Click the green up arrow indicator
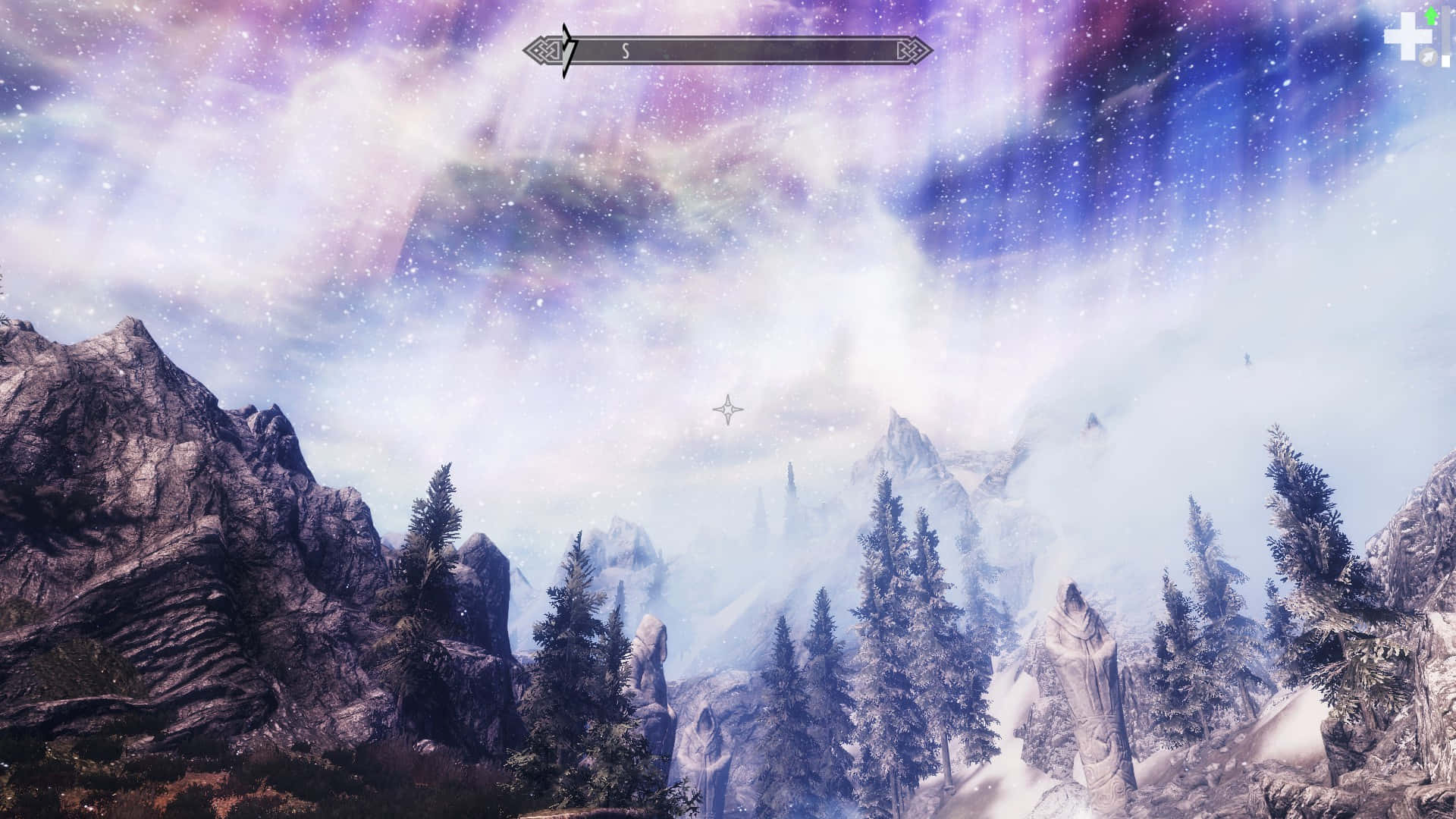 1431,17
